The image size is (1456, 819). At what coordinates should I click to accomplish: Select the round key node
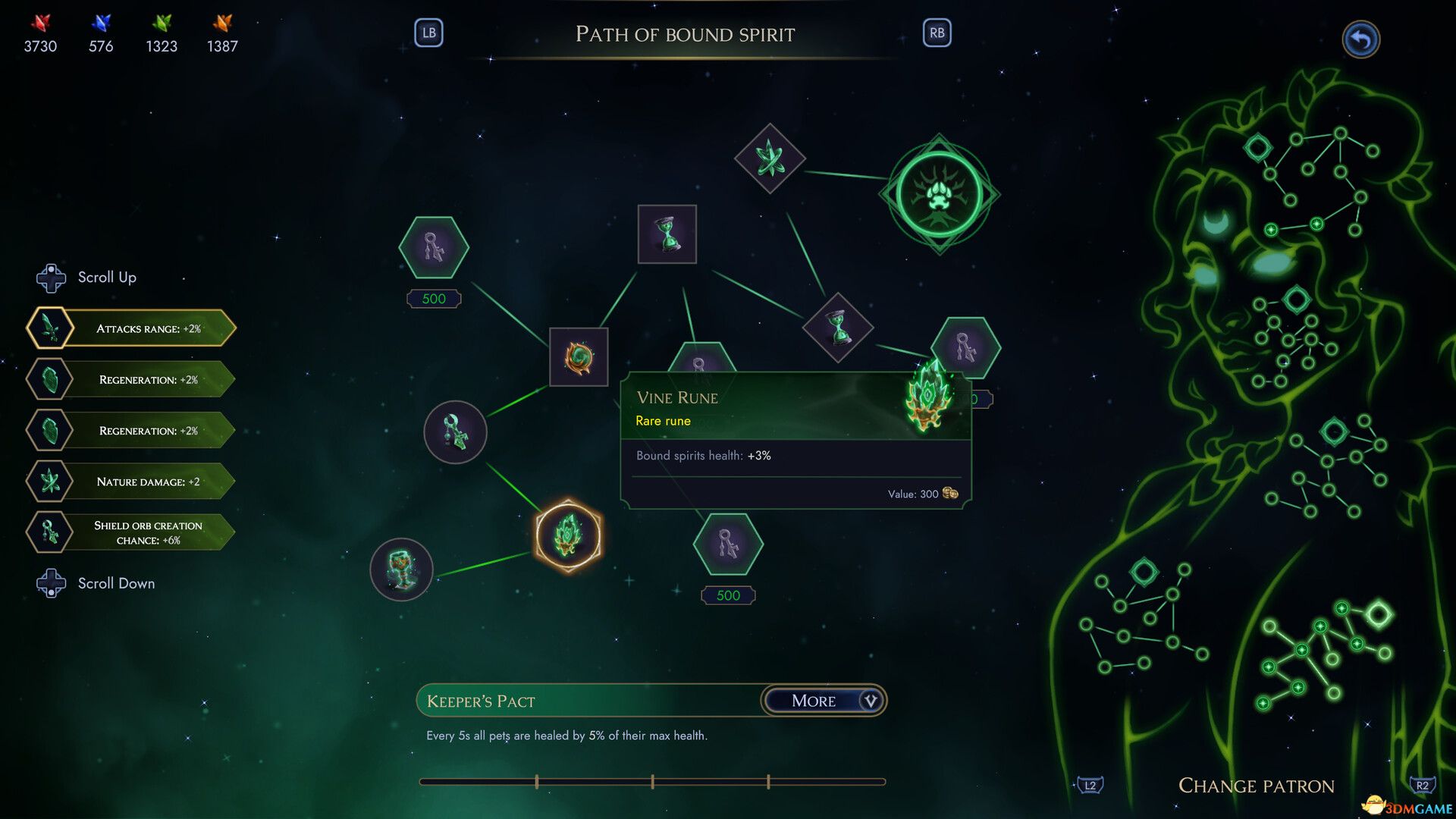pos(455,432)
